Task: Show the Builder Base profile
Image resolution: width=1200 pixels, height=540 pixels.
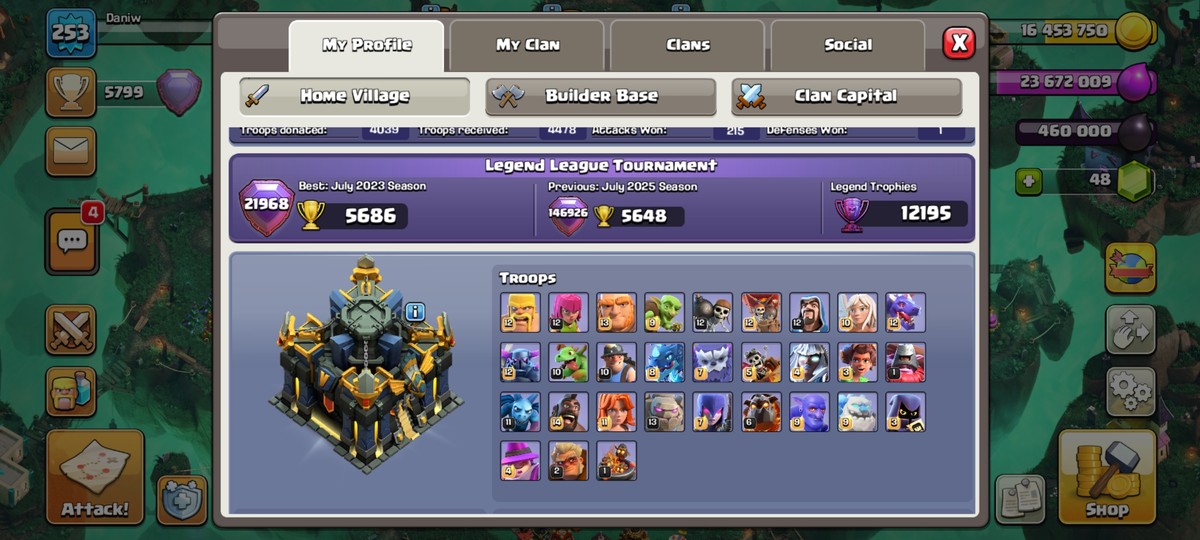Action: pos(601,97)
